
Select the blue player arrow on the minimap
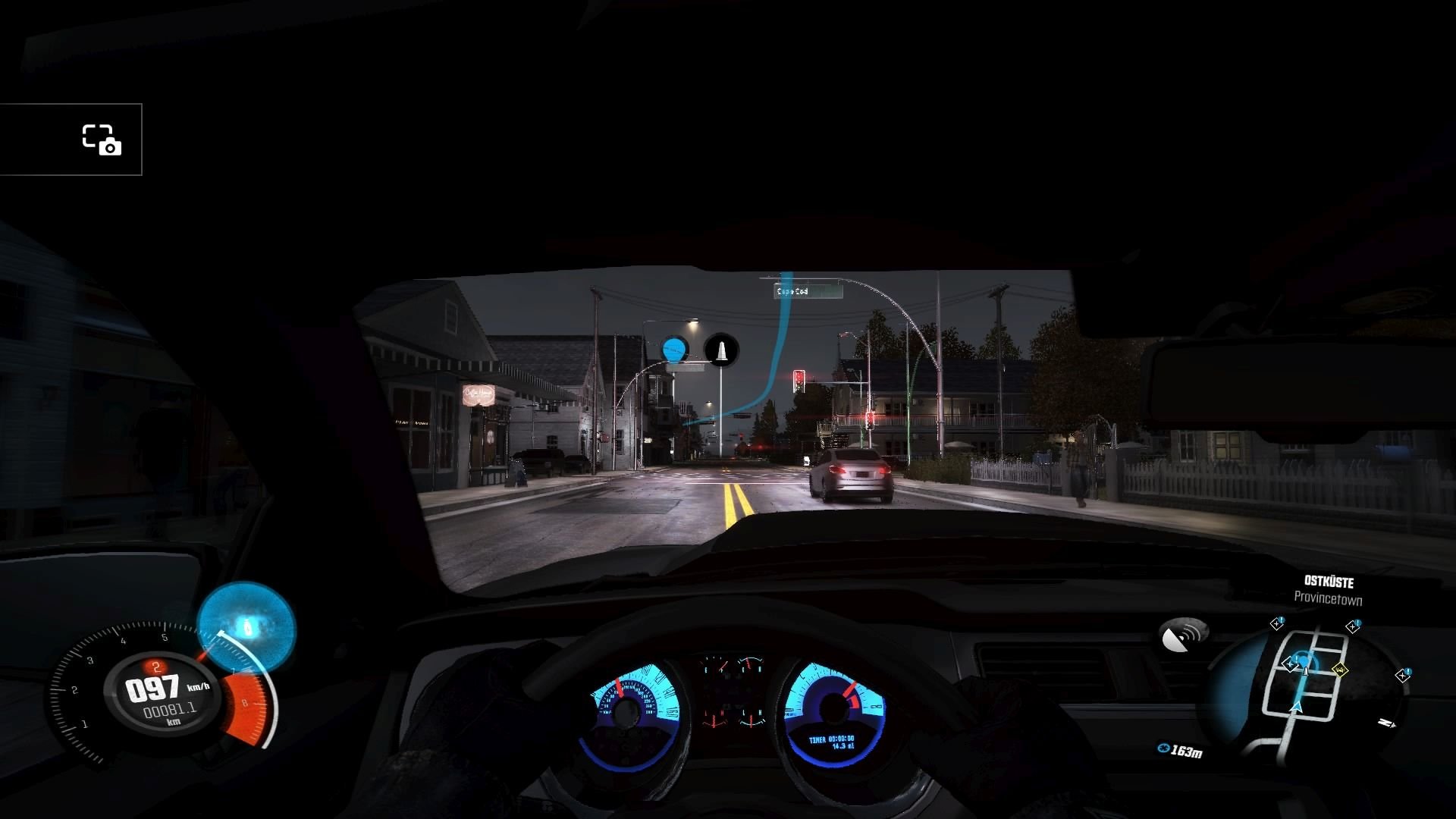click(x=1296, y=708)
